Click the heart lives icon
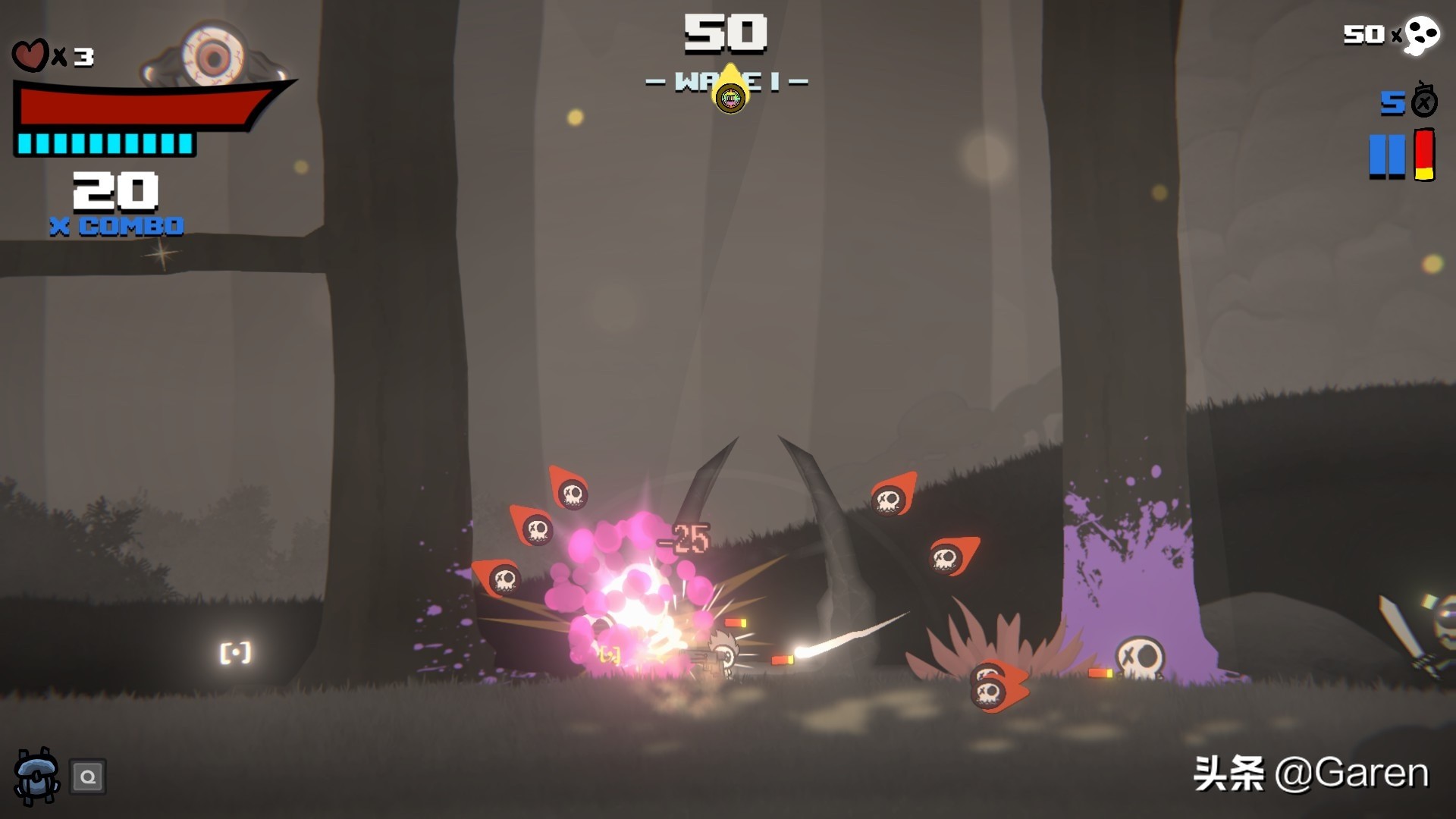1456x819 pixels. point(30,55)
